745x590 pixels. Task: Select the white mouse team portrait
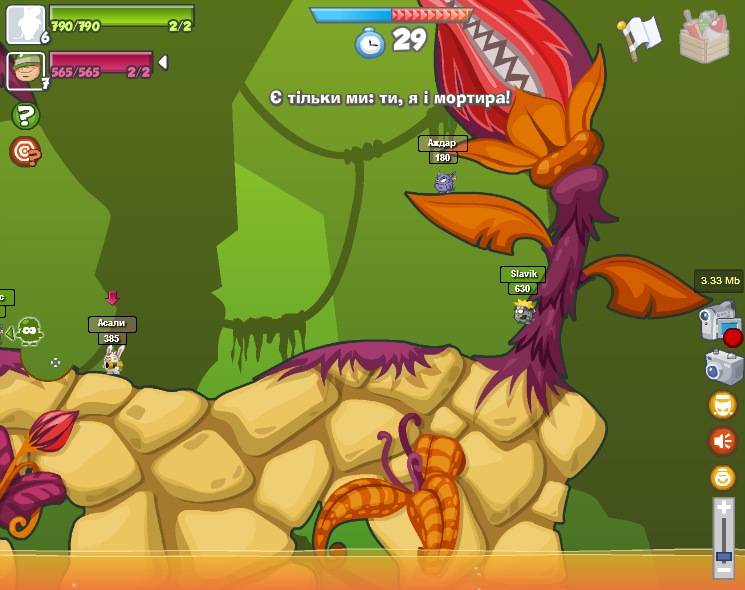25,24
